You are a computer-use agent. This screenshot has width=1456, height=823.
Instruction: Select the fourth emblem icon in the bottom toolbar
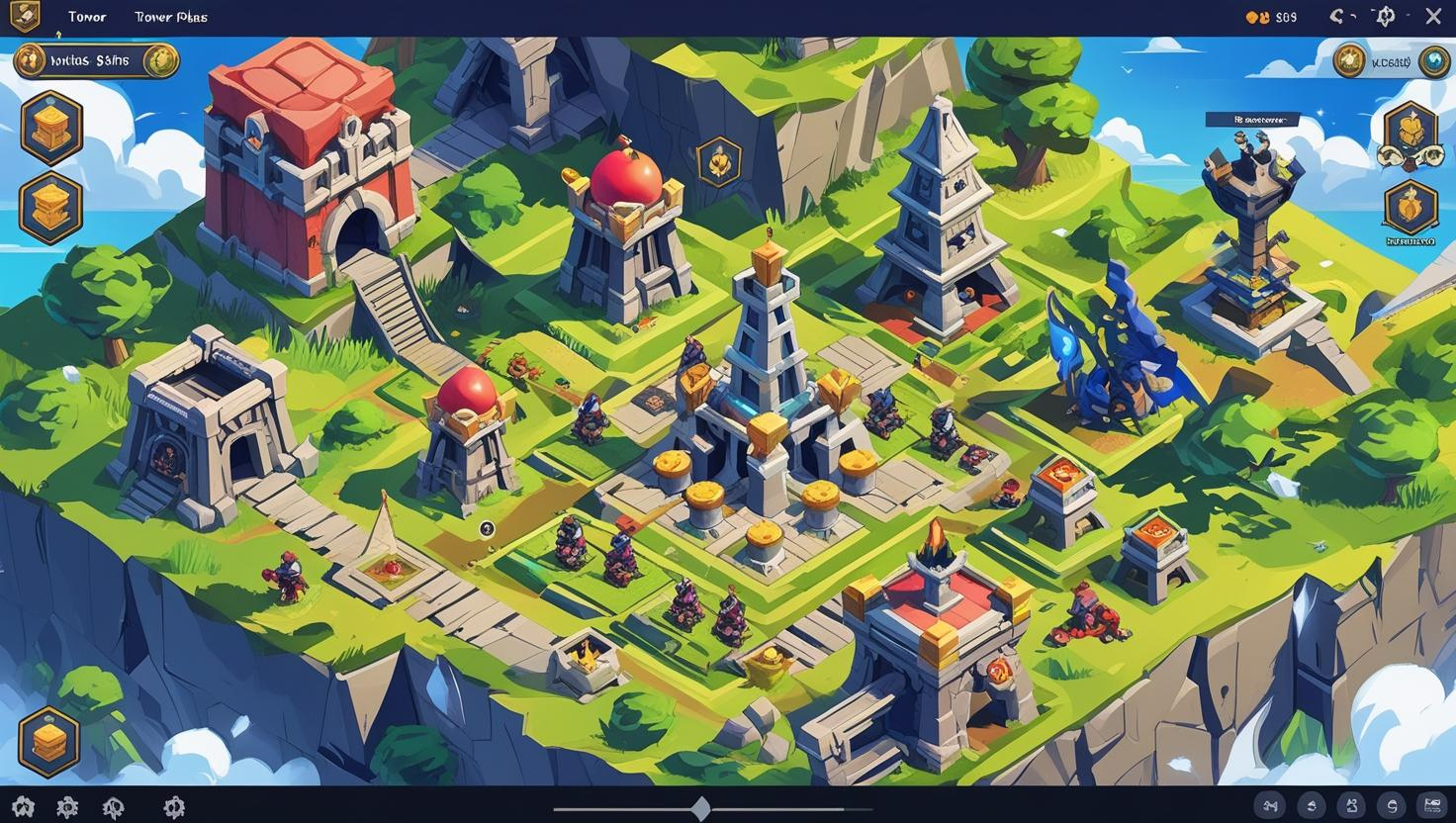point(175,806)
